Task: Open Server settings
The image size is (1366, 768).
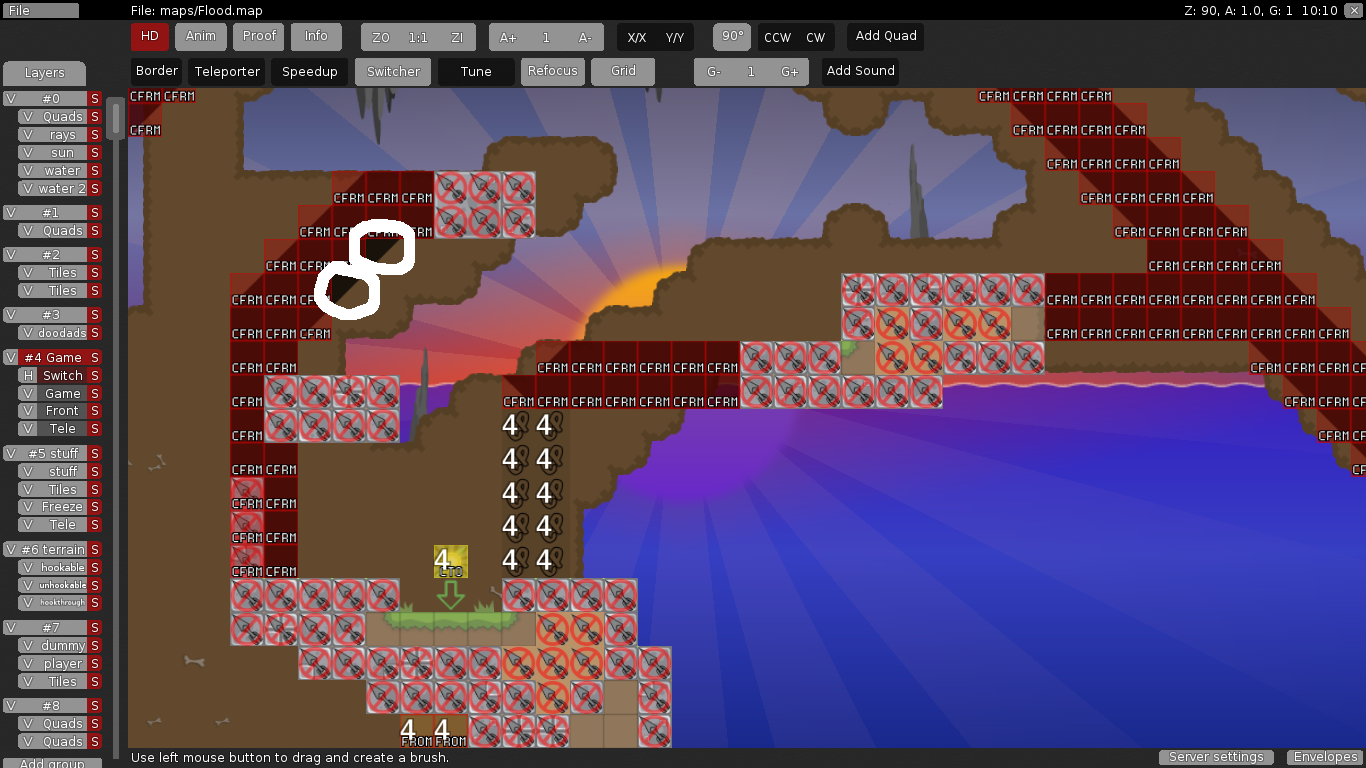Action: coord(1216,757)
